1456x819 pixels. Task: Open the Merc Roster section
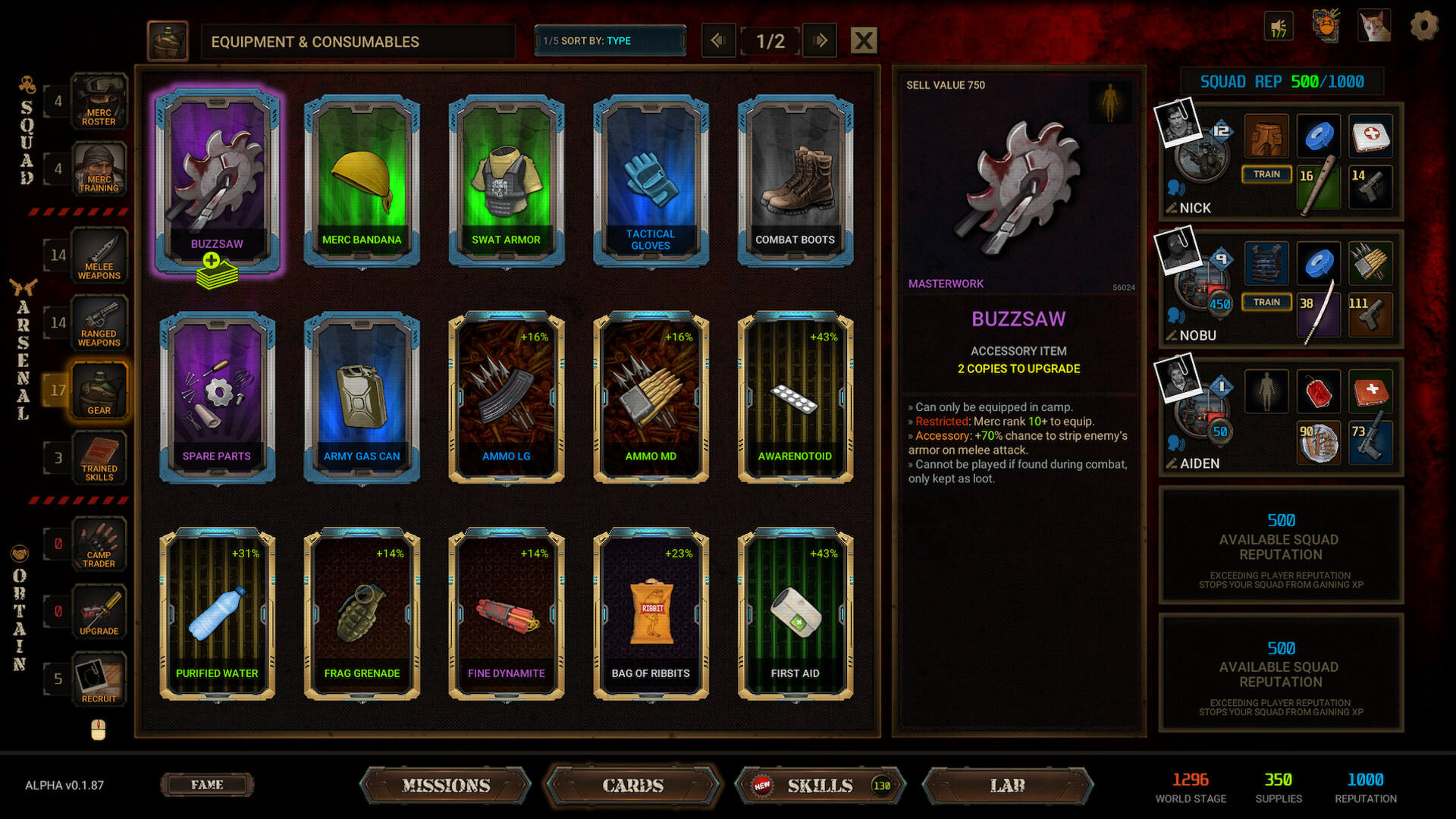click(99, 102)
